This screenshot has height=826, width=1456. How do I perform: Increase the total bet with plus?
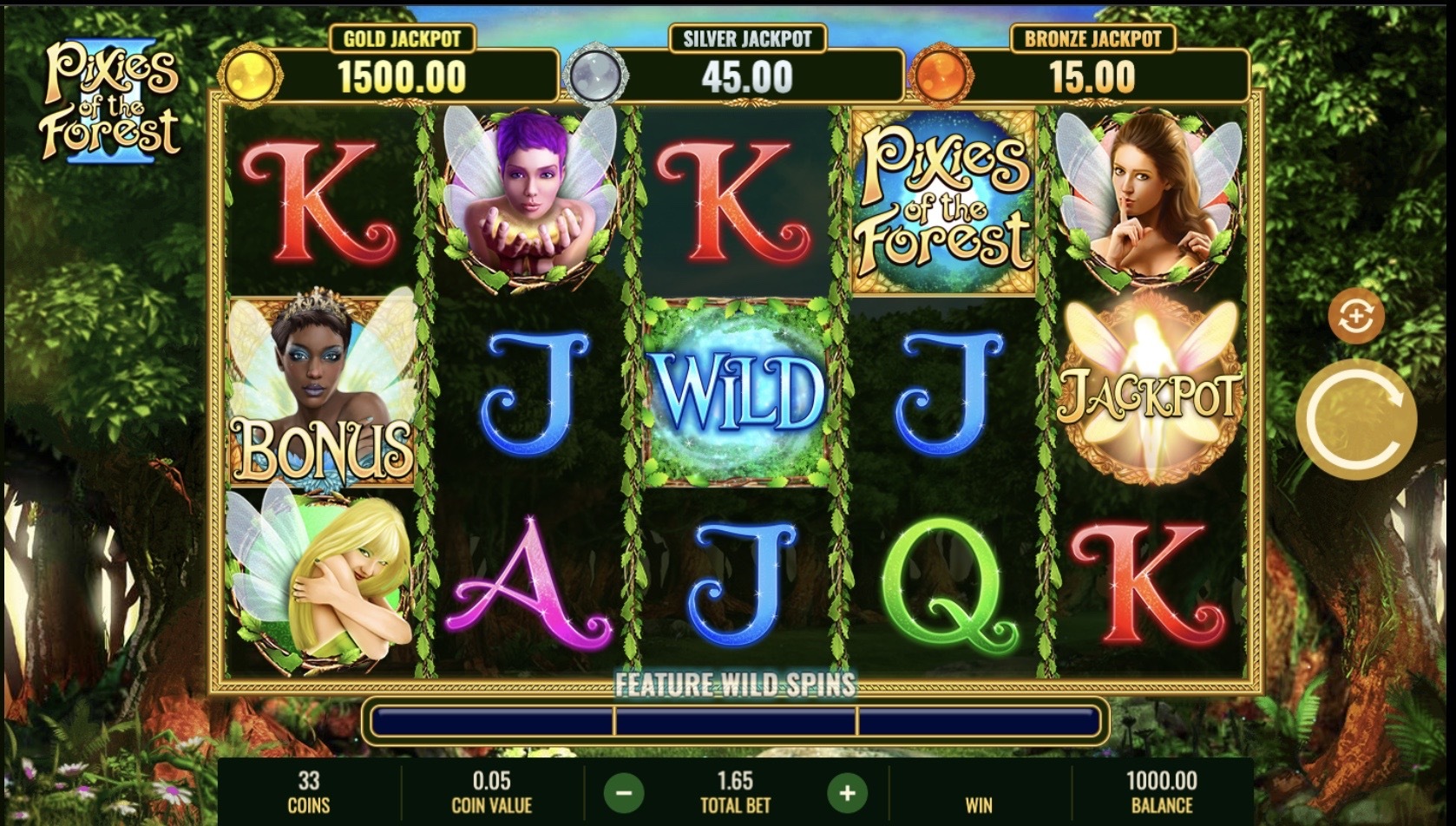[x=847, y=792]
